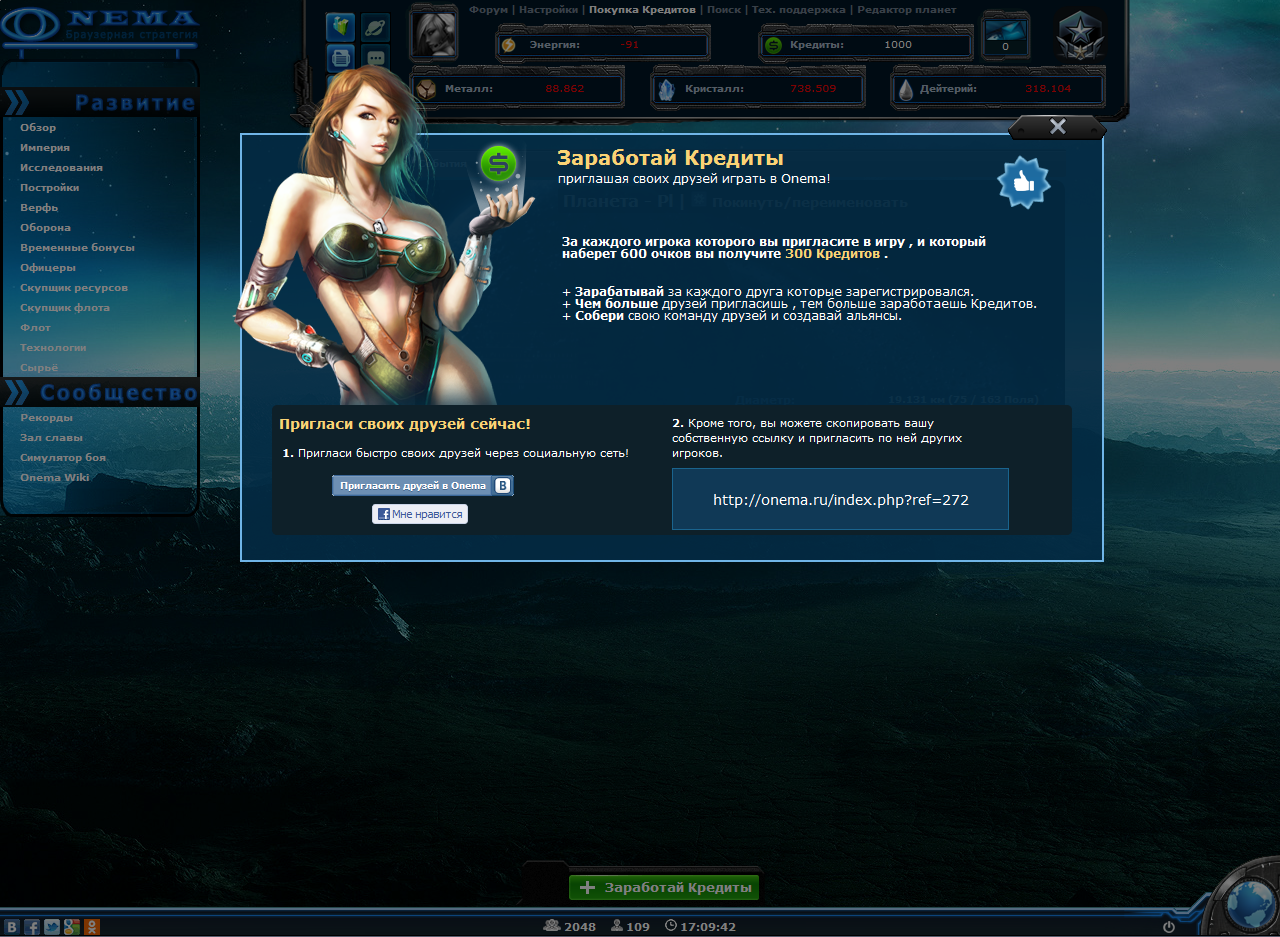Select «Офицеры» in the sidebar
Image resolution: width=1280 pixels, height=937 pixels.
tap(48, 268)
